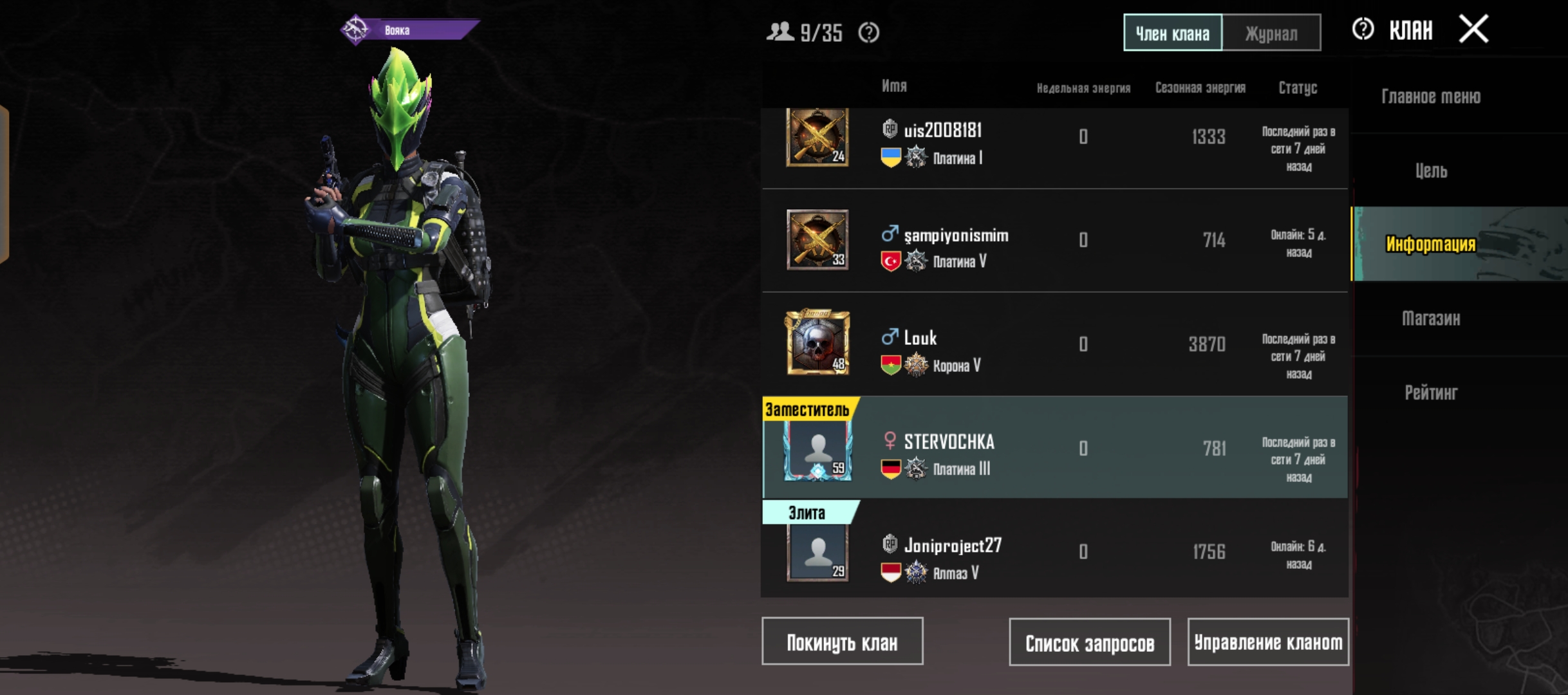Viewport: 1568px width, 695px height.
Task: Select member row şampiyonismim
Action: pyautogui.click(x=1054, y=241)
